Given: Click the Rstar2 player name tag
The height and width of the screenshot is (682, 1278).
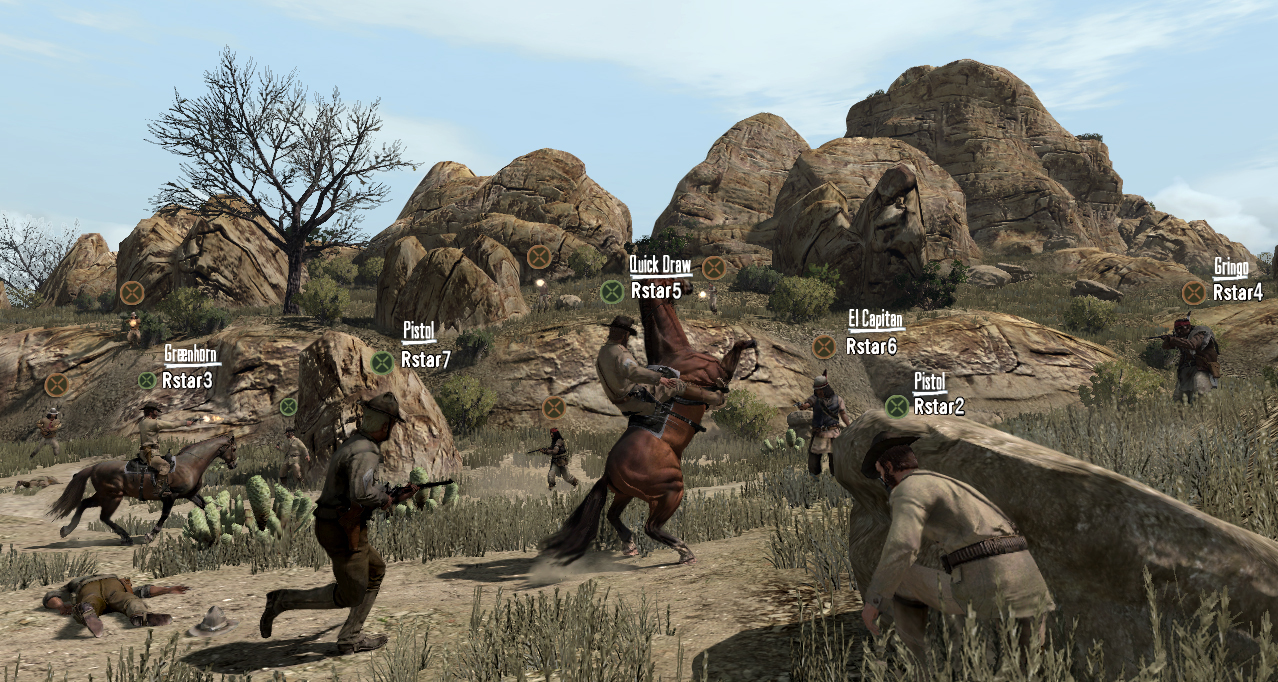Looking at the screenshot, I should [x=938, y=406].
